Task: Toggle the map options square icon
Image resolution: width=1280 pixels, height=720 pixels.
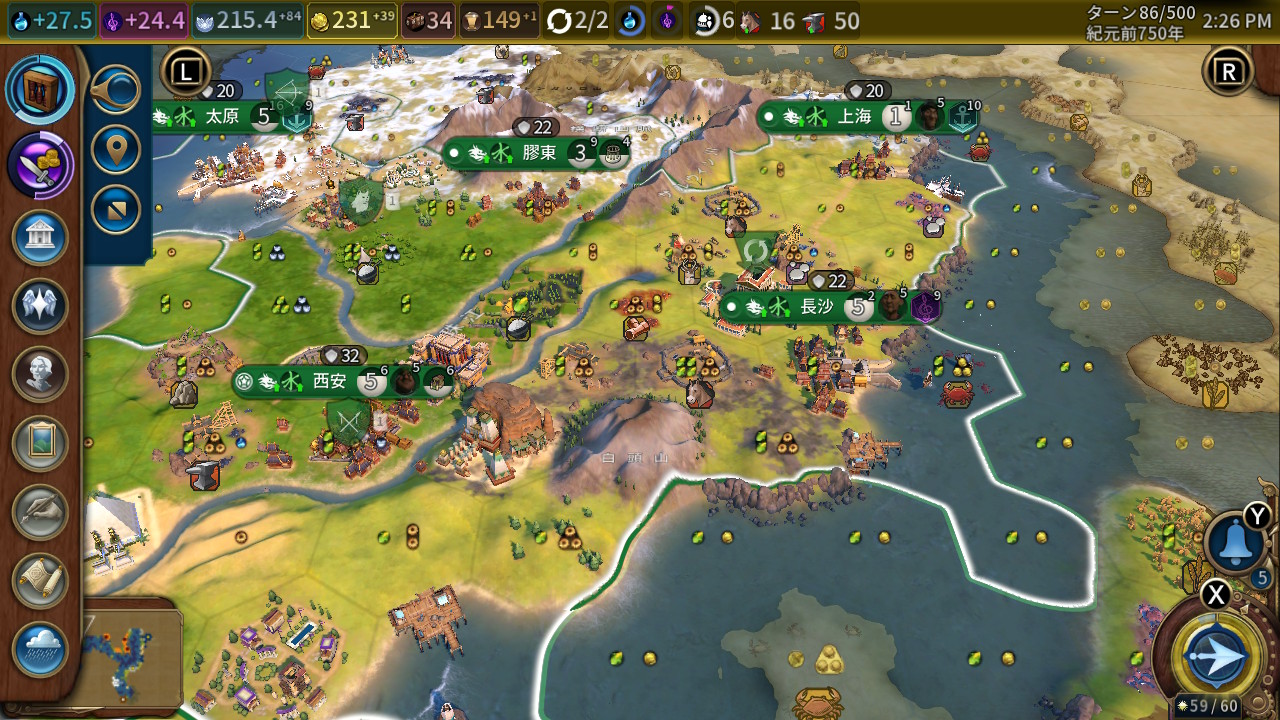Action: (x=116, y=209)
